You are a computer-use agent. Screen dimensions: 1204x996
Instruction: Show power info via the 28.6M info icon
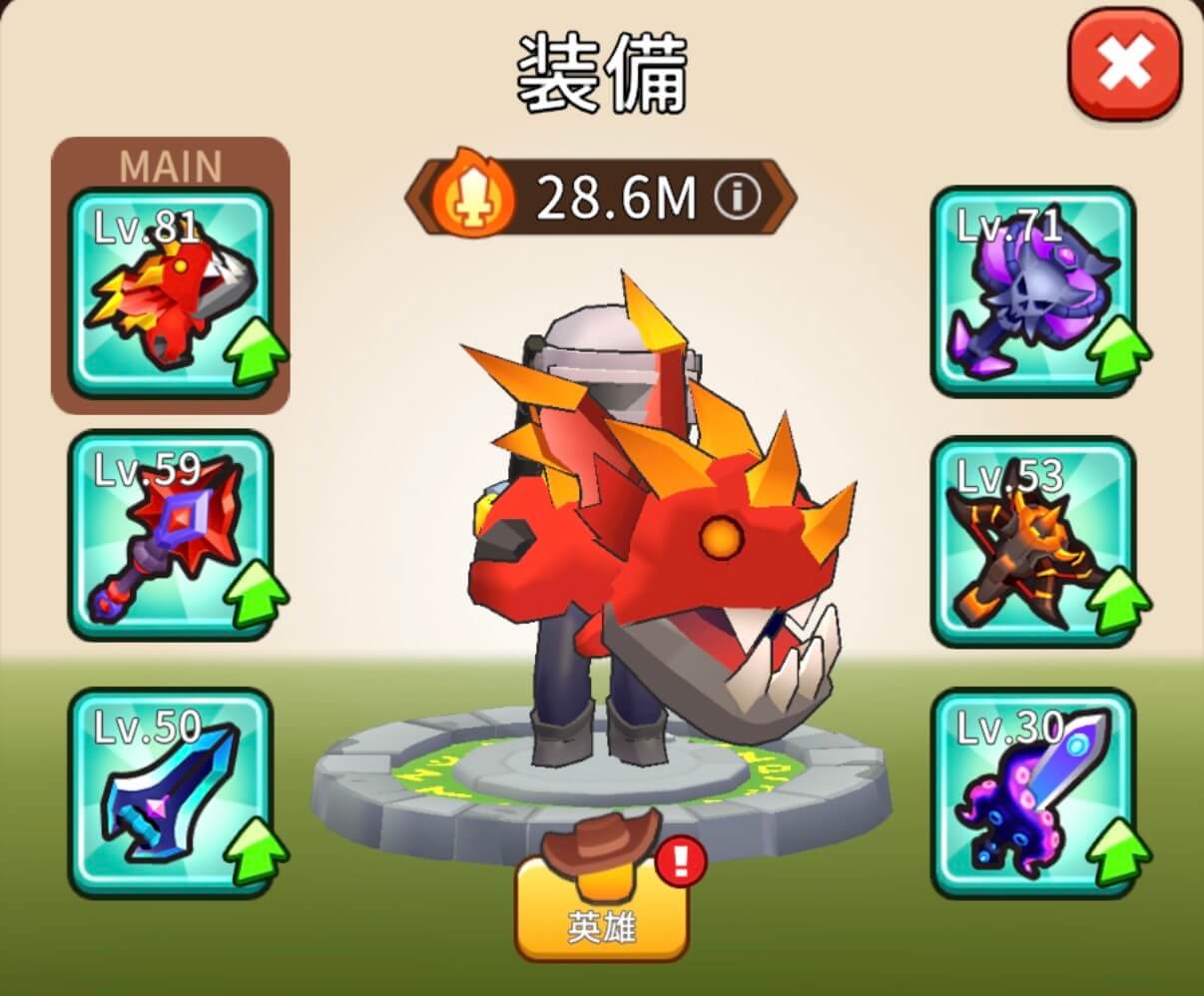click(737, 199)
